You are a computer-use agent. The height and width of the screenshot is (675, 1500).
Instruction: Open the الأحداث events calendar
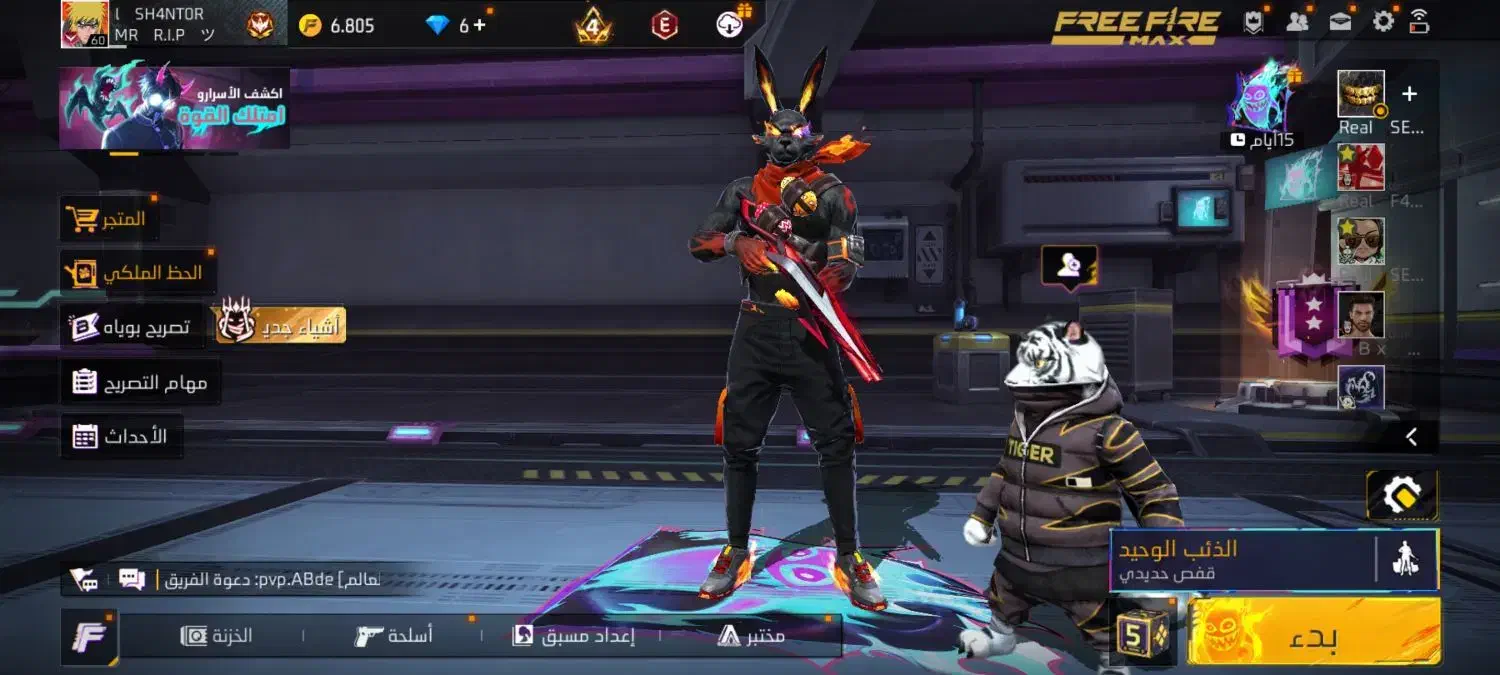(x=121, y=436)
